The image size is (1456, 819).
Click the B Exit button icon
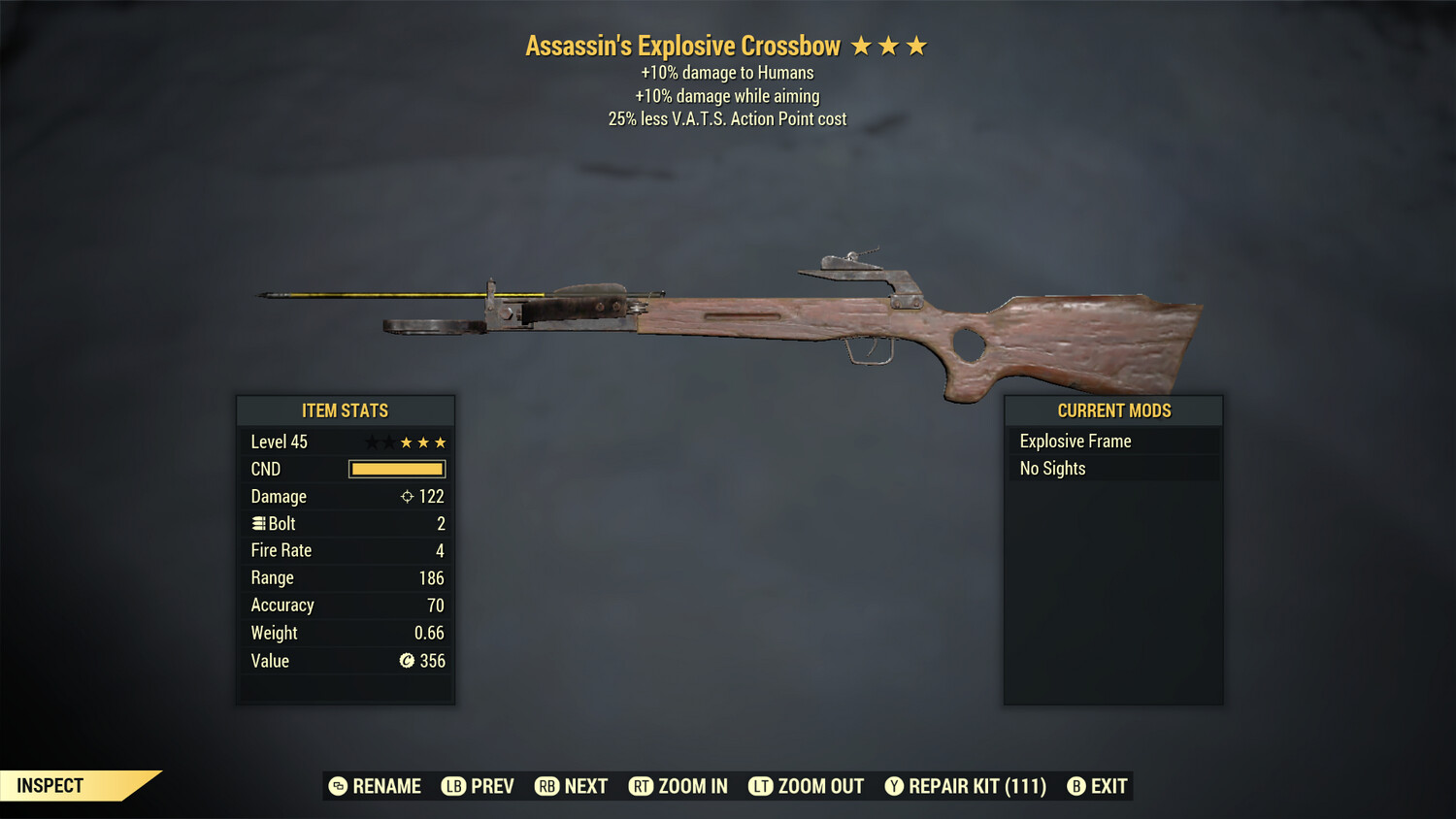1075,786
